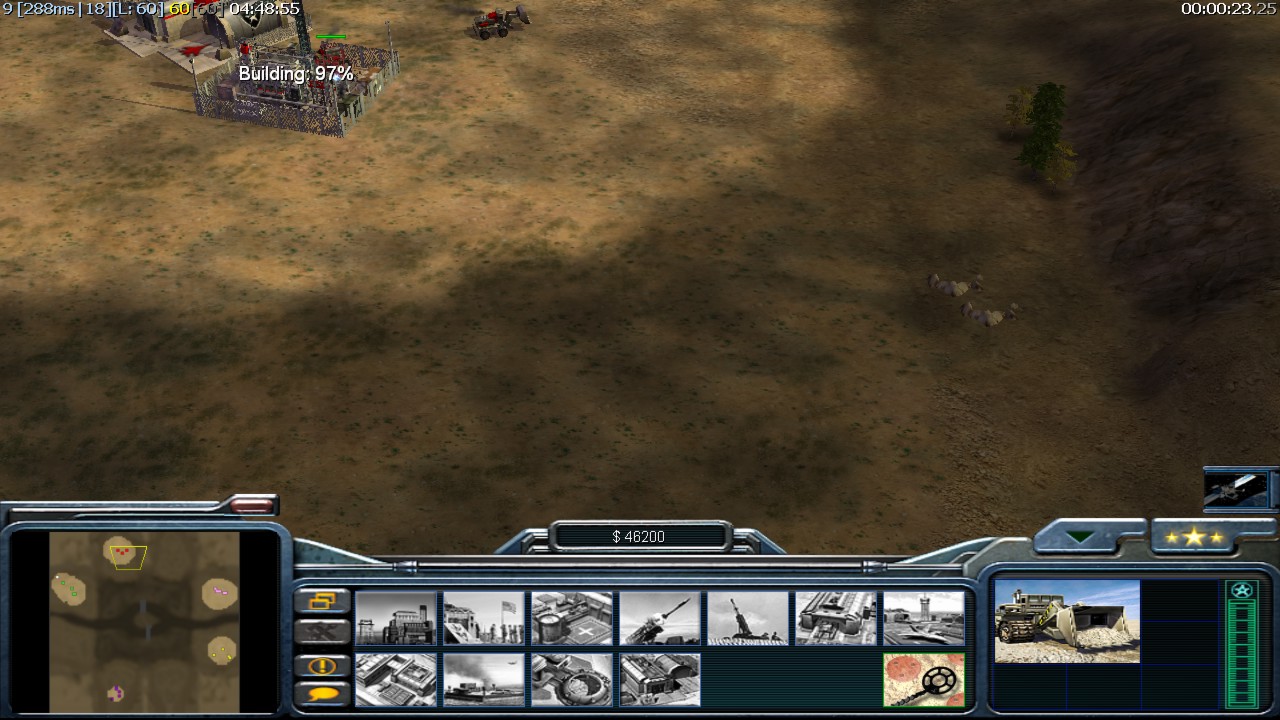Choose the Supply Center with helipad
The height and width of the screenshot is (720, 1280).
point(572,618)
